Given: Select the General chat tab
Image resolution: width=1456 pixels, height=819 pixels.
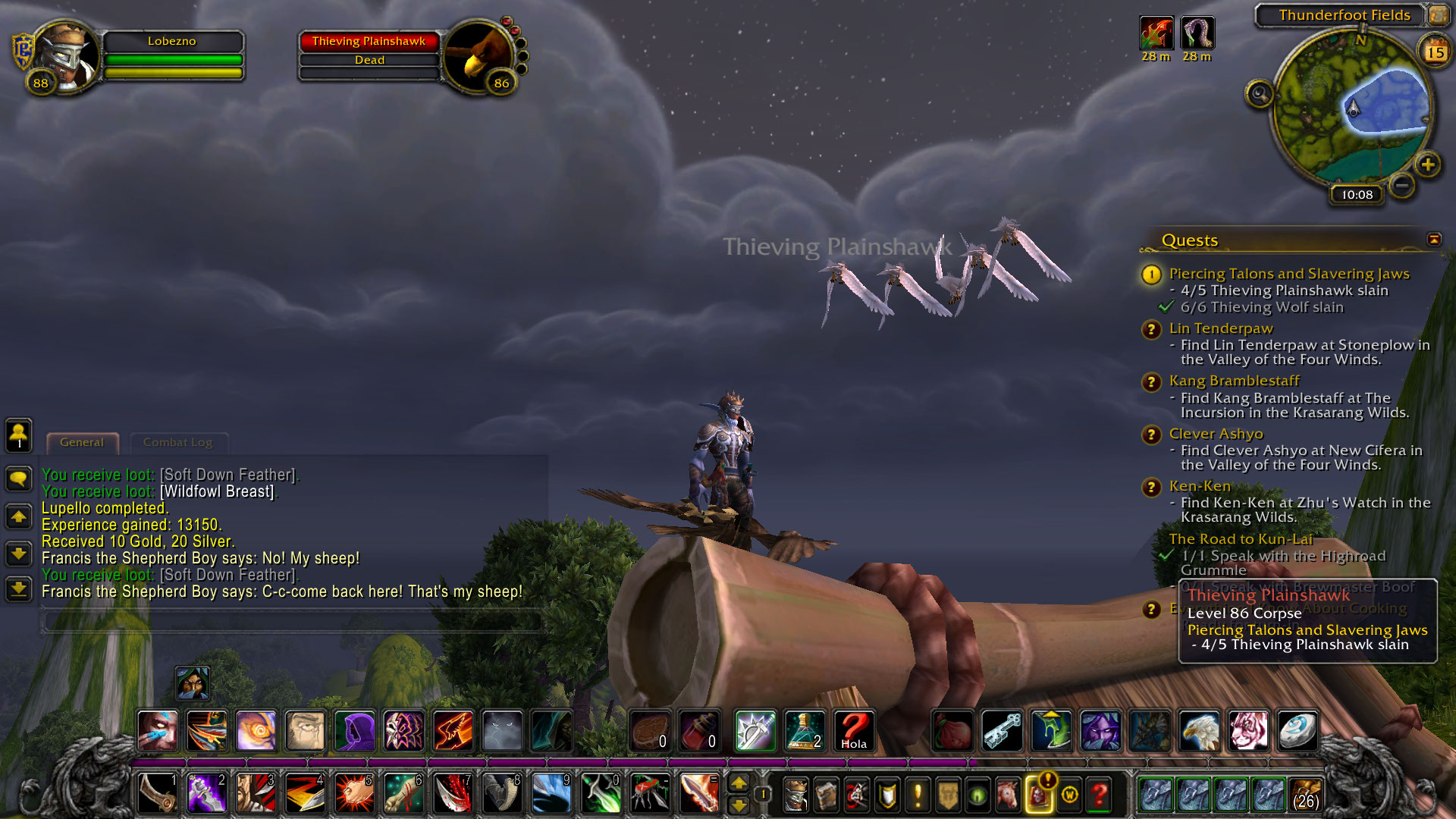Looking at the screenshot, I should [82, 442].
